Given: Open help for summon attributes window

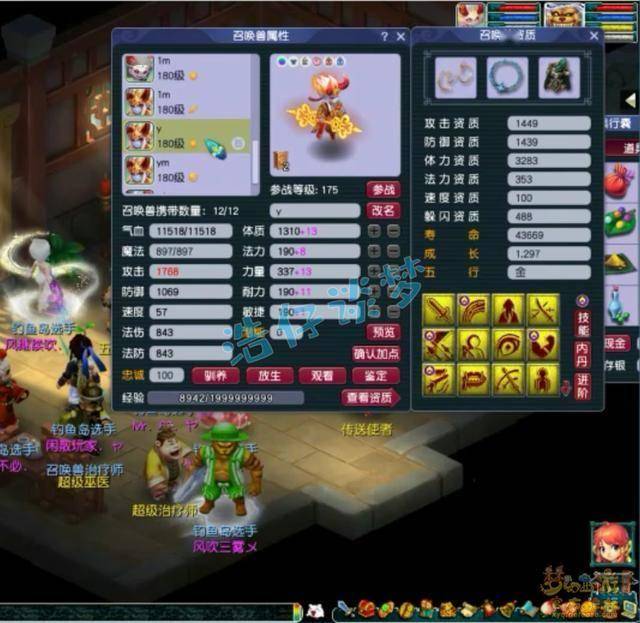Looking at the screenshot, I should coord(384,36).
